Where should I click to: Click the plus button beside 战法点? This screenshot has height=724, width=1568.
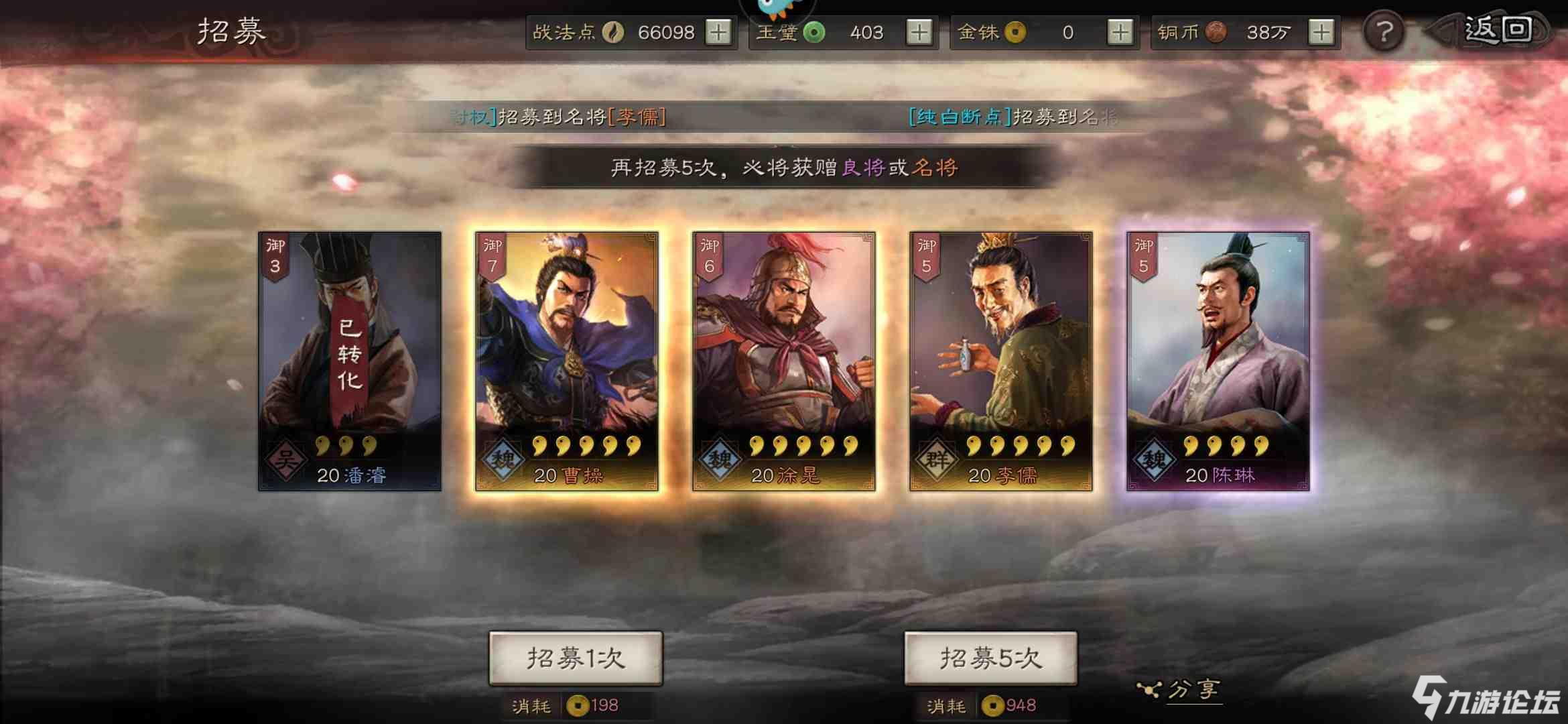pos(720,32)
